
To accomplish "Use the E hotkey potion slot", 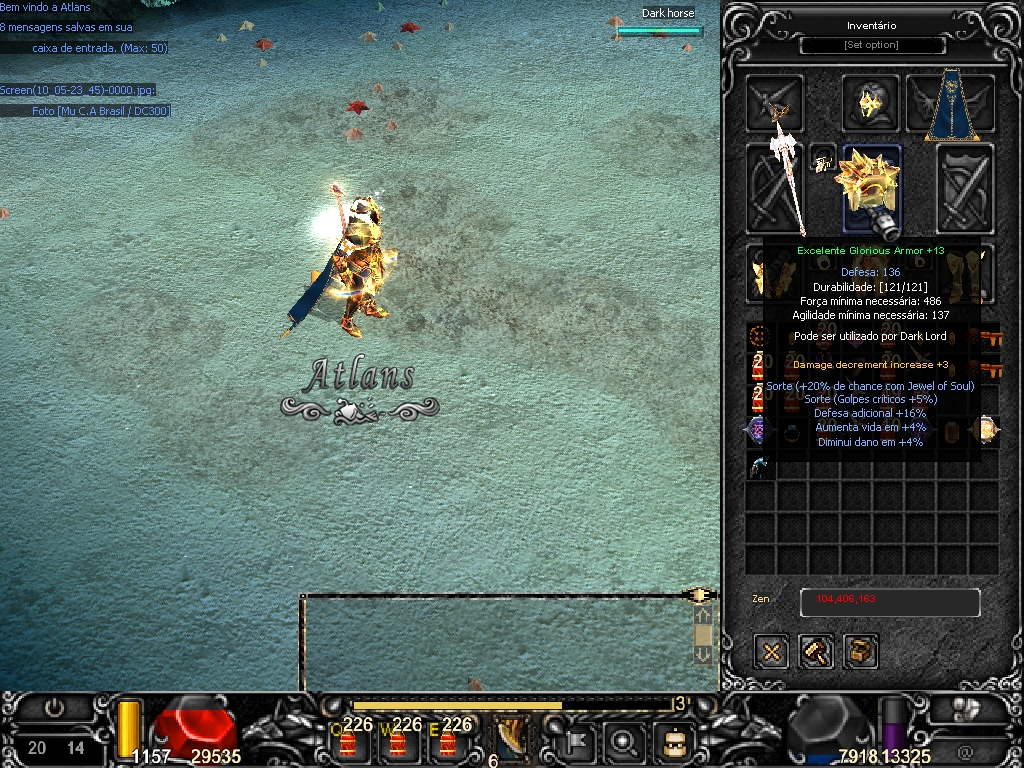I will click(447, 742).
